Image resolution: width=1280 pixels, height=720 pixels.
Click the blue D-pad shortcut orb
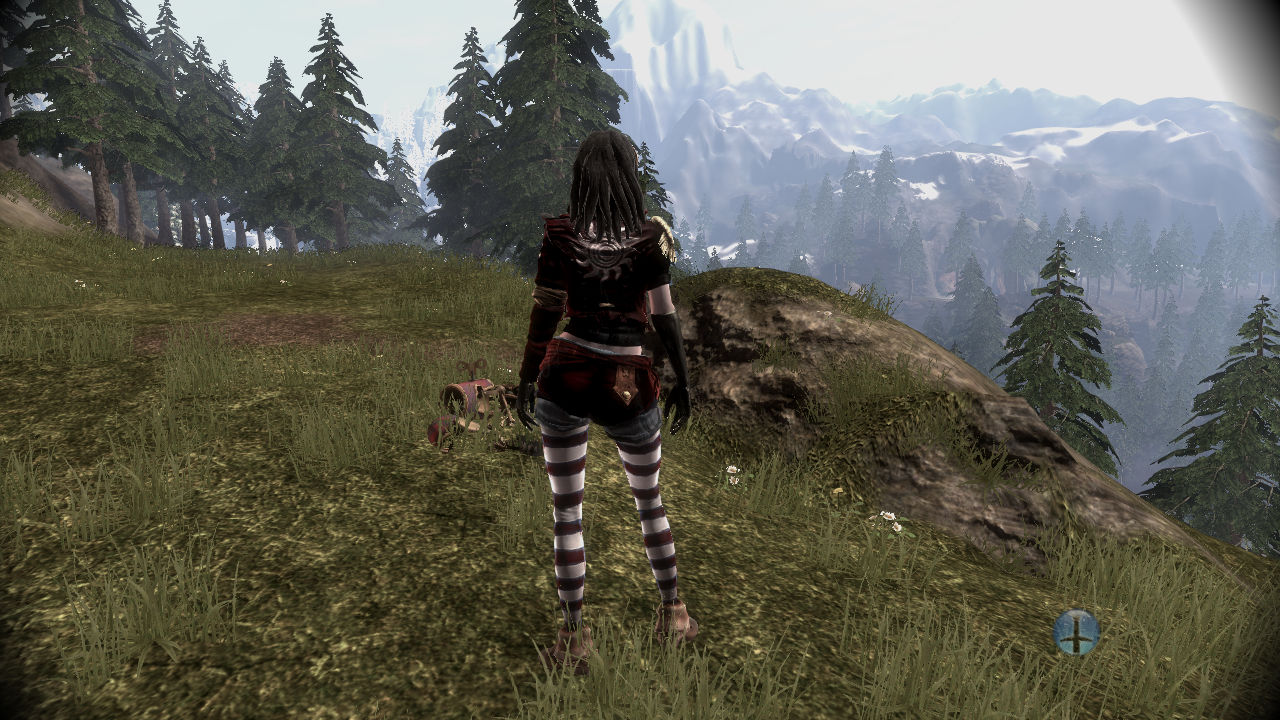pos(1076,632)
